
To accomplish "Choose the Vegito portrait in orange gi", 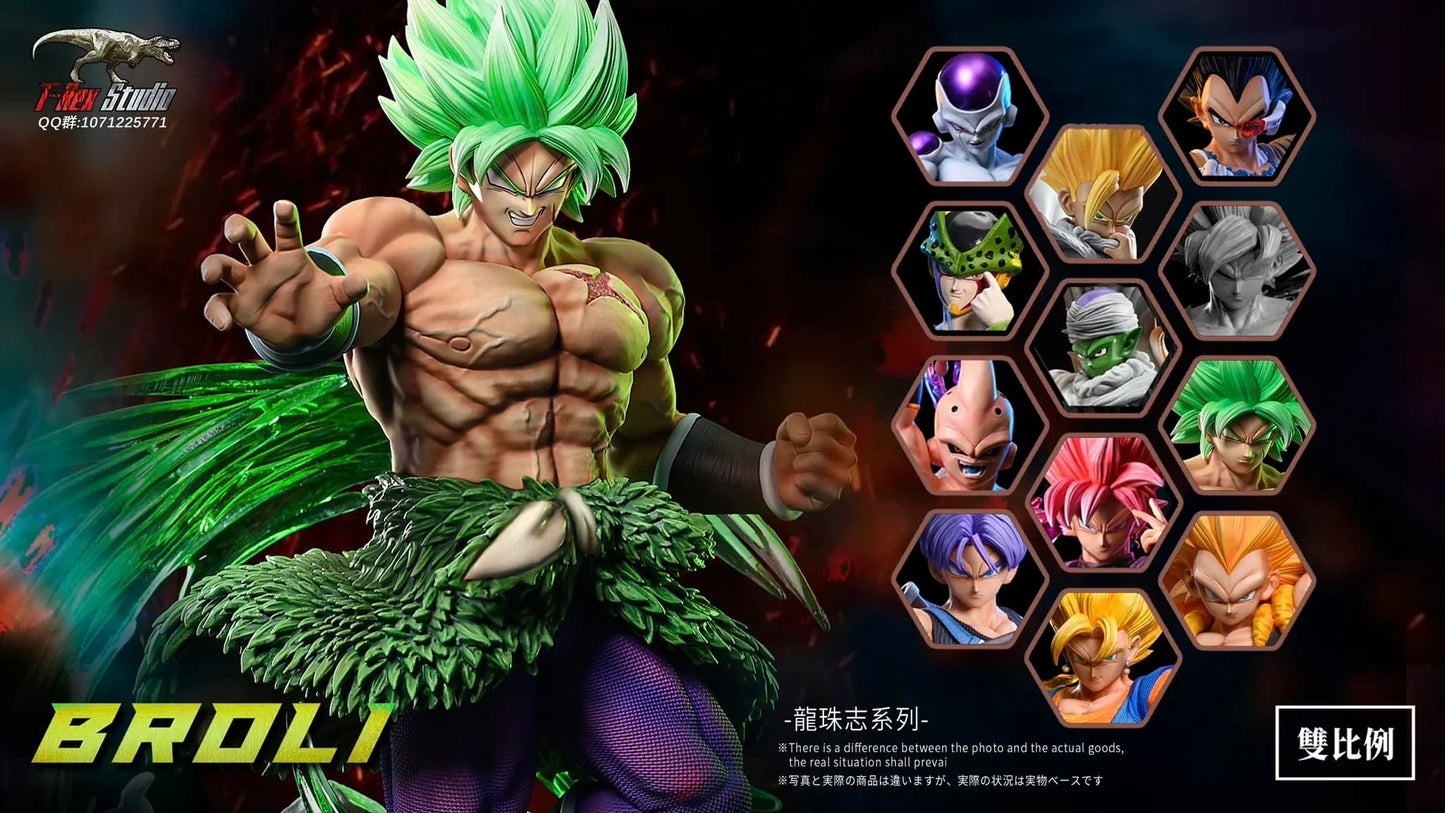I will [x=1103, y=656].
